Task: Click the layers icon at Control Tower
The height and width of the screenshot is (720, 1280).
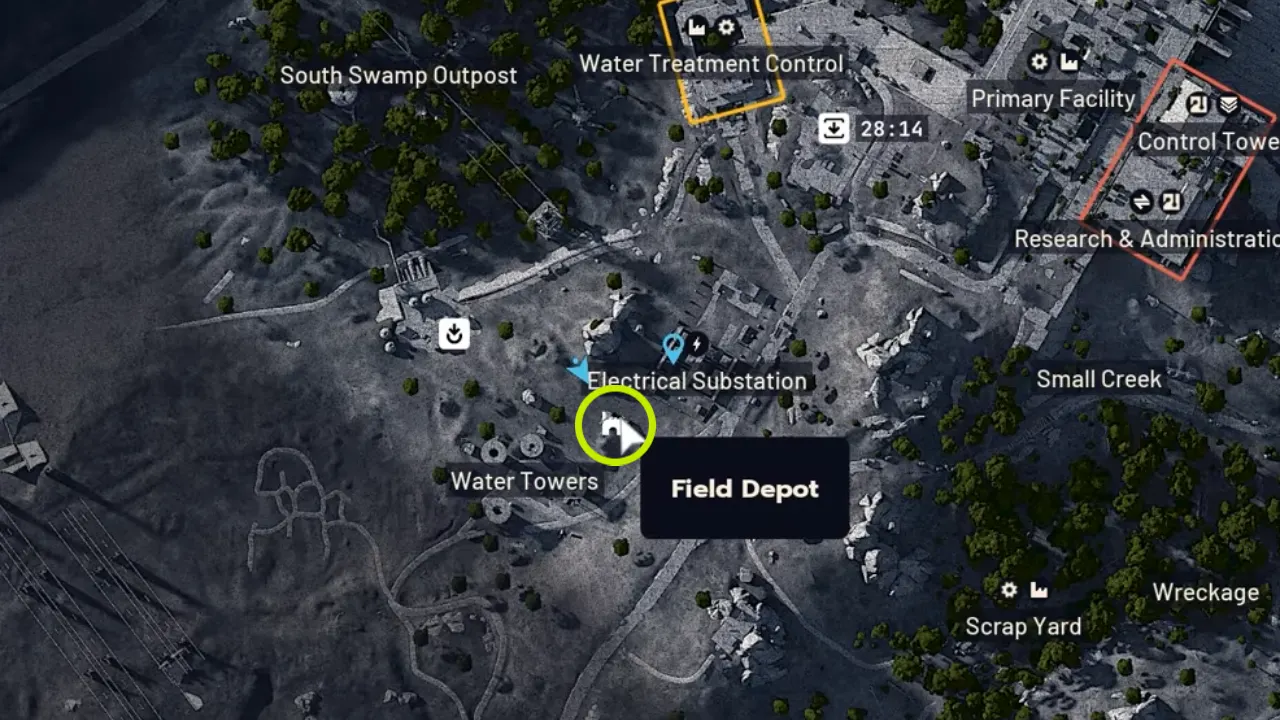Action: coord(1229,104)
